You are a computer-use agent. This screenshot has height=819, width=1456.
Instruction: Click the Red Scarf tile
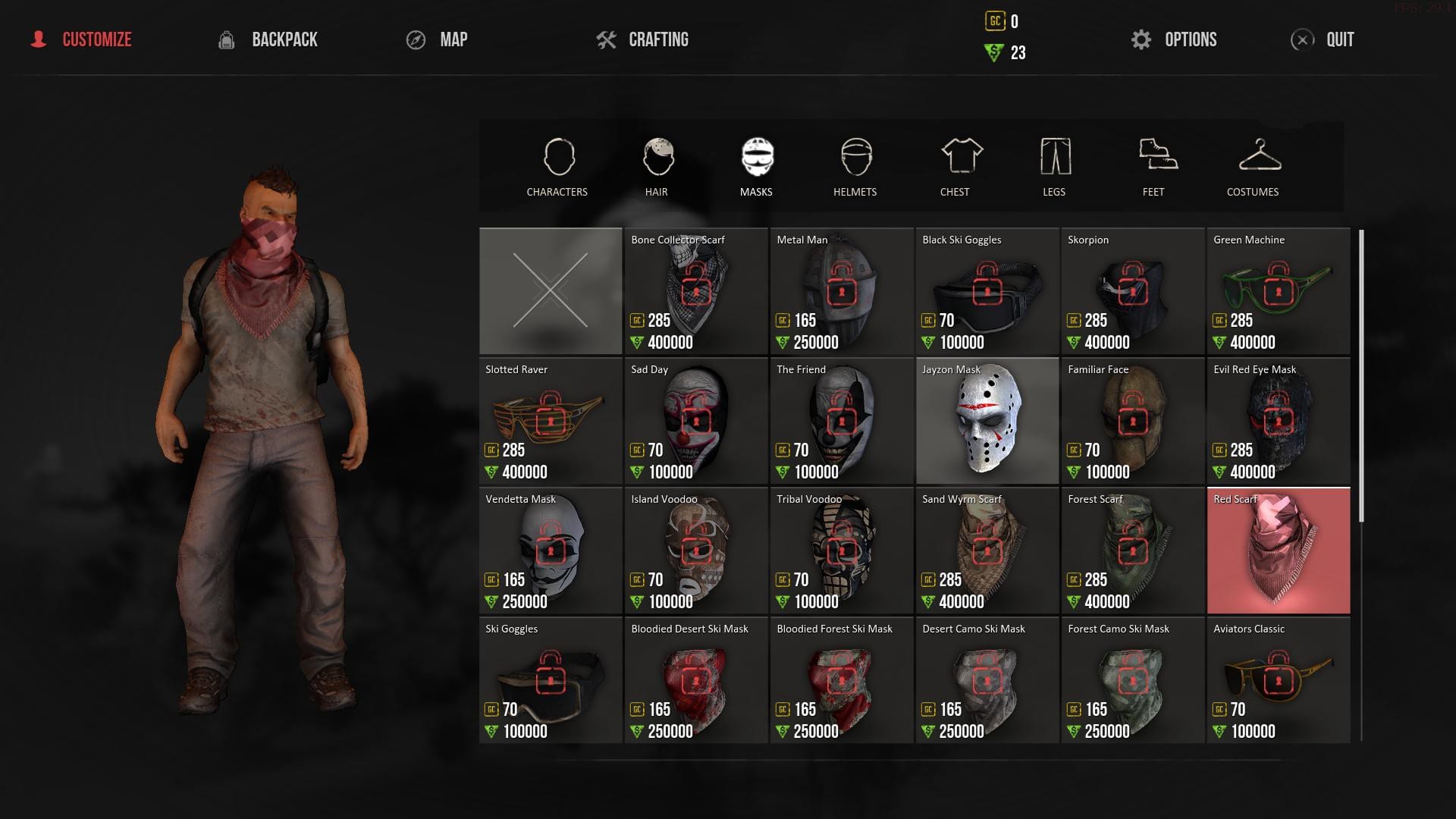point(1279,551)
